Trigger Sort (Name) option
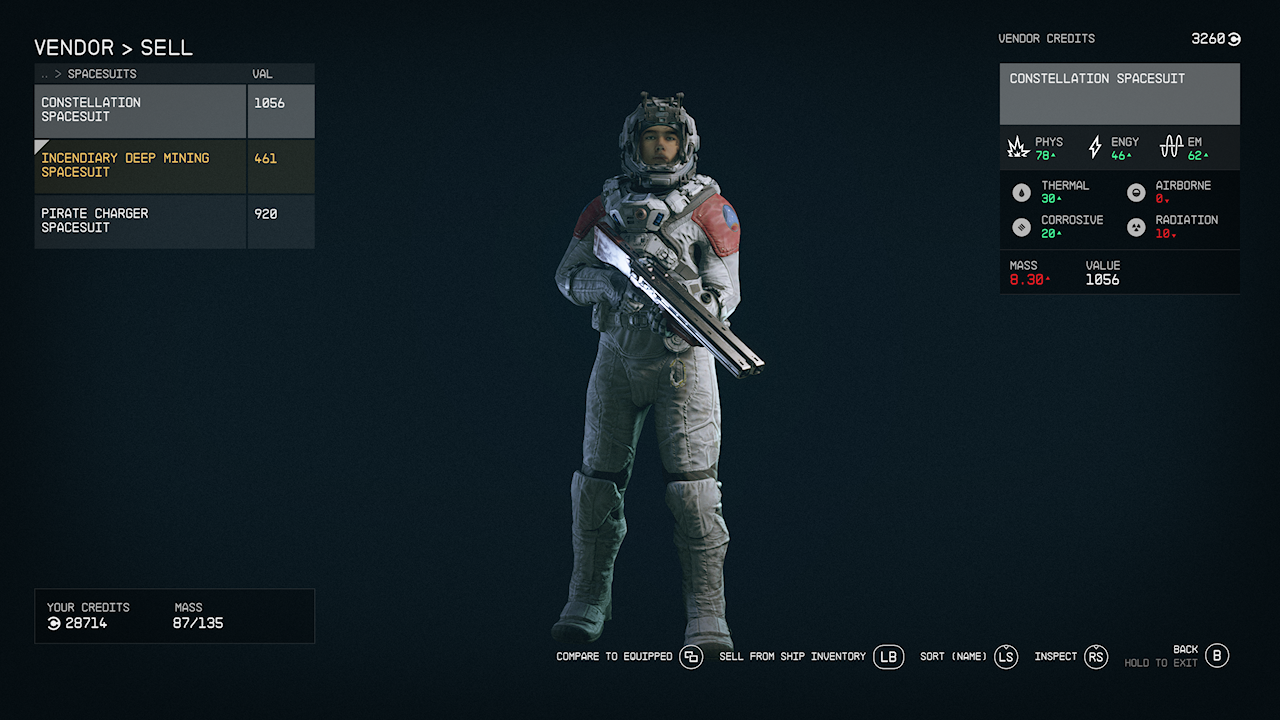Viewport: 1280px width, 720px height. click(1006, 657)
